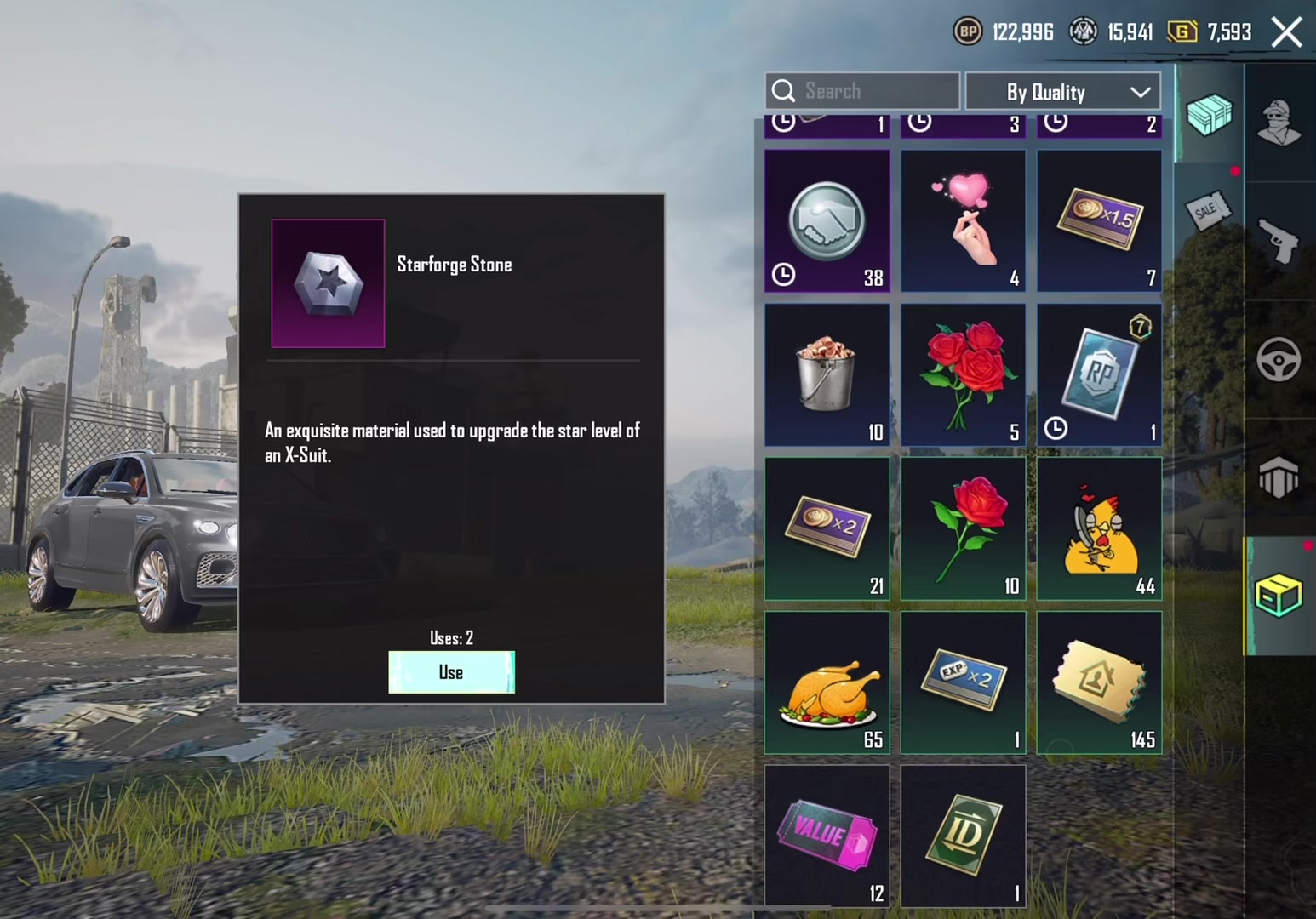This screenshot has height=919, width=1316.
Task: Select the RP card item
Action: point(1100,375)
